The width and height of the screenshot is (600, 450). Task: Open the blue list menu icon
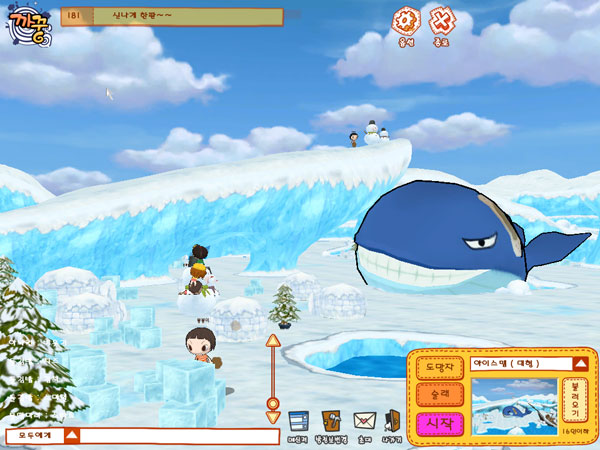(296, 420)
